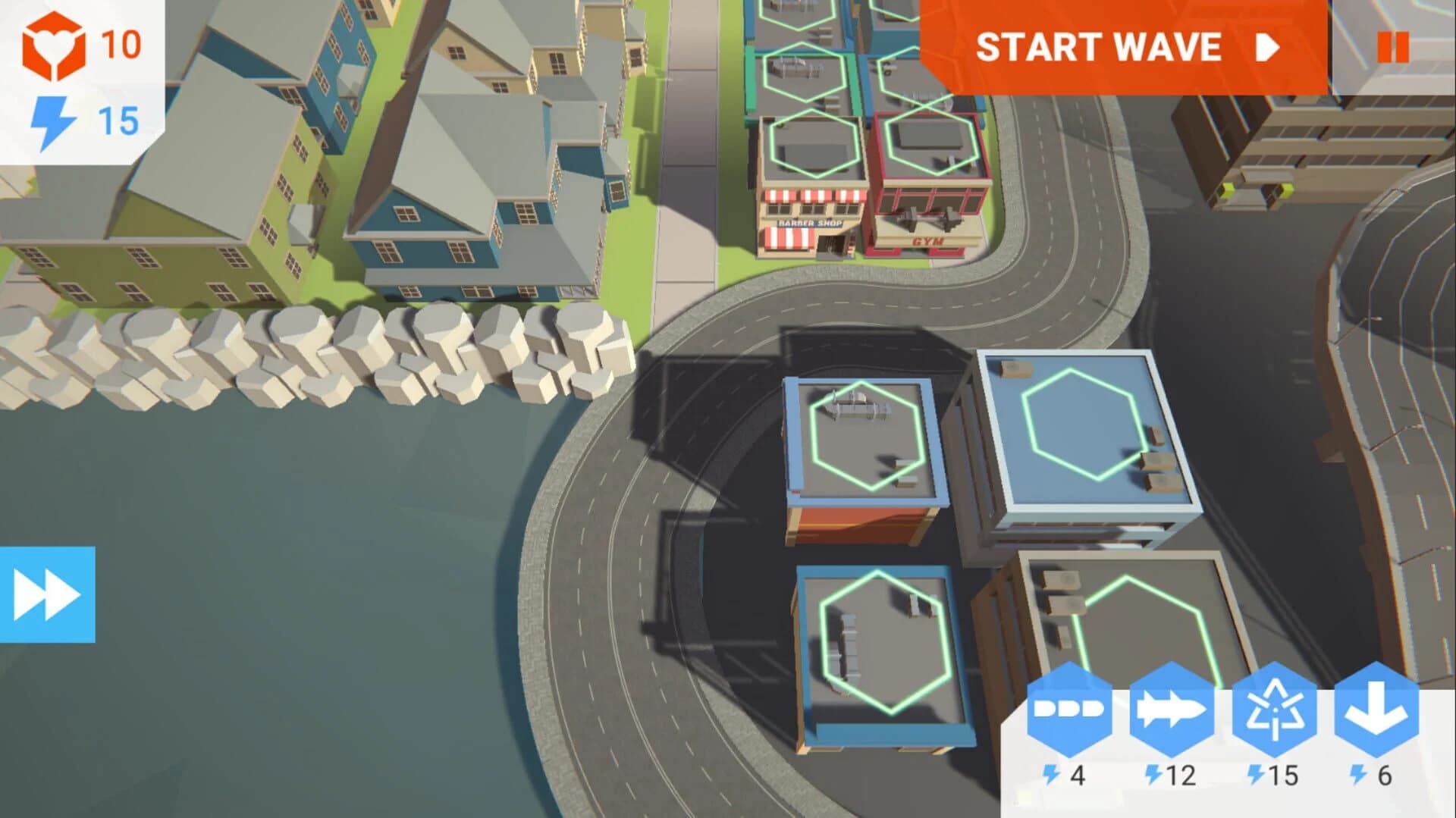Click the orange heart lives counter icon
Image resolution: width=1456 pixels, height=818 pixels.
click(x=55, y=44)
